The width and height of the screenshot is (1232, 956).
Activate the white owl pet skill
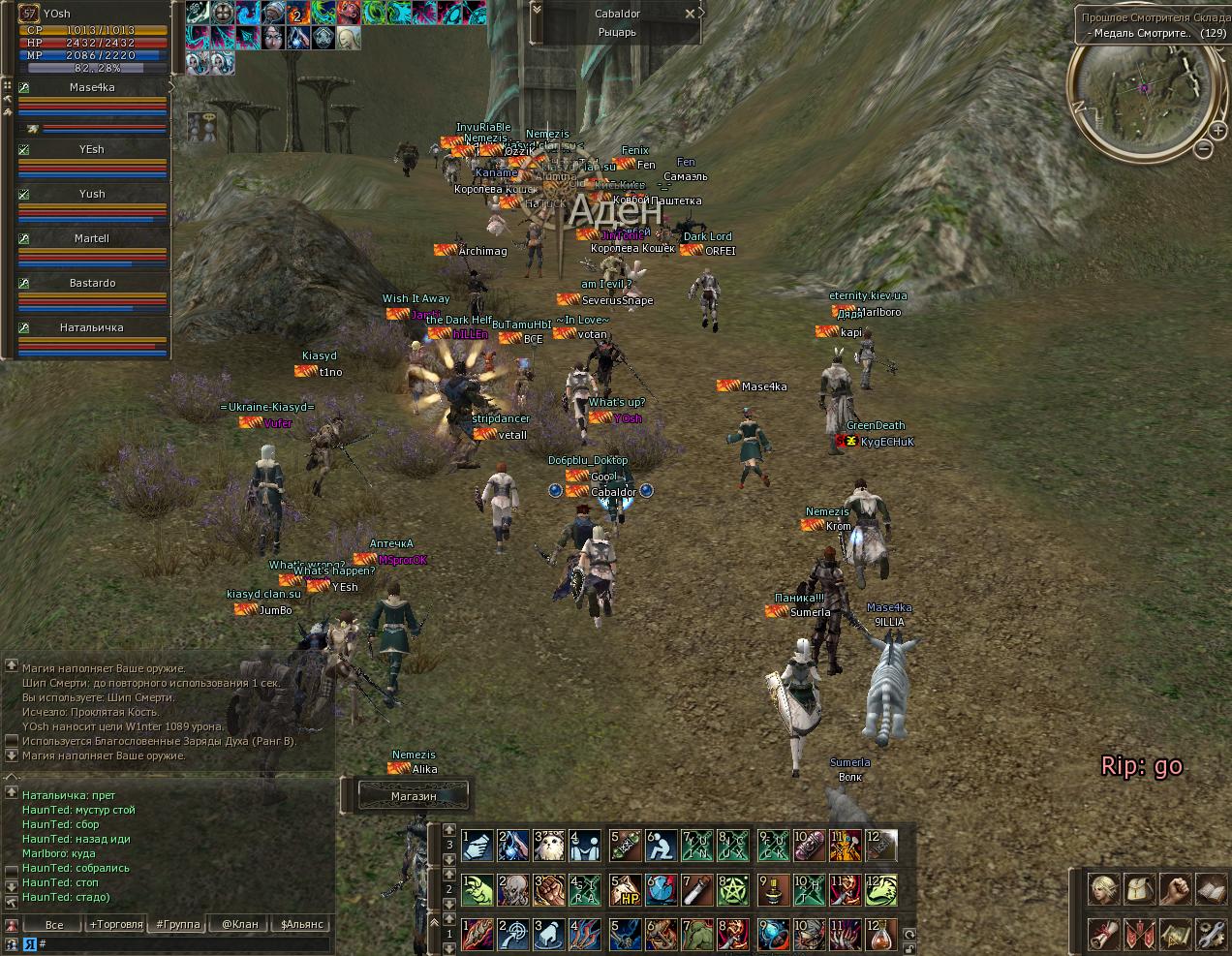[549, 846]
